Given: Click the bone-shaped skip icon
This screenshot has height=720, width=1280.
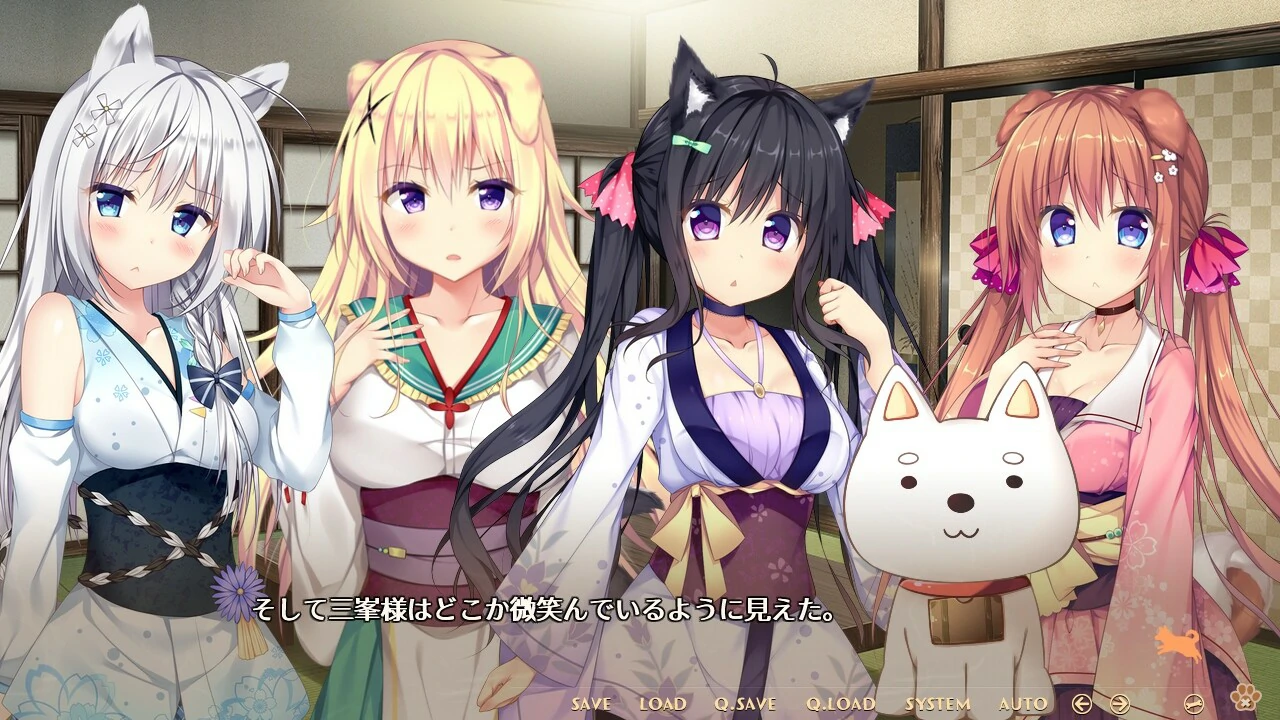Looking at the screenshot, I should [x=1194, y=703].
